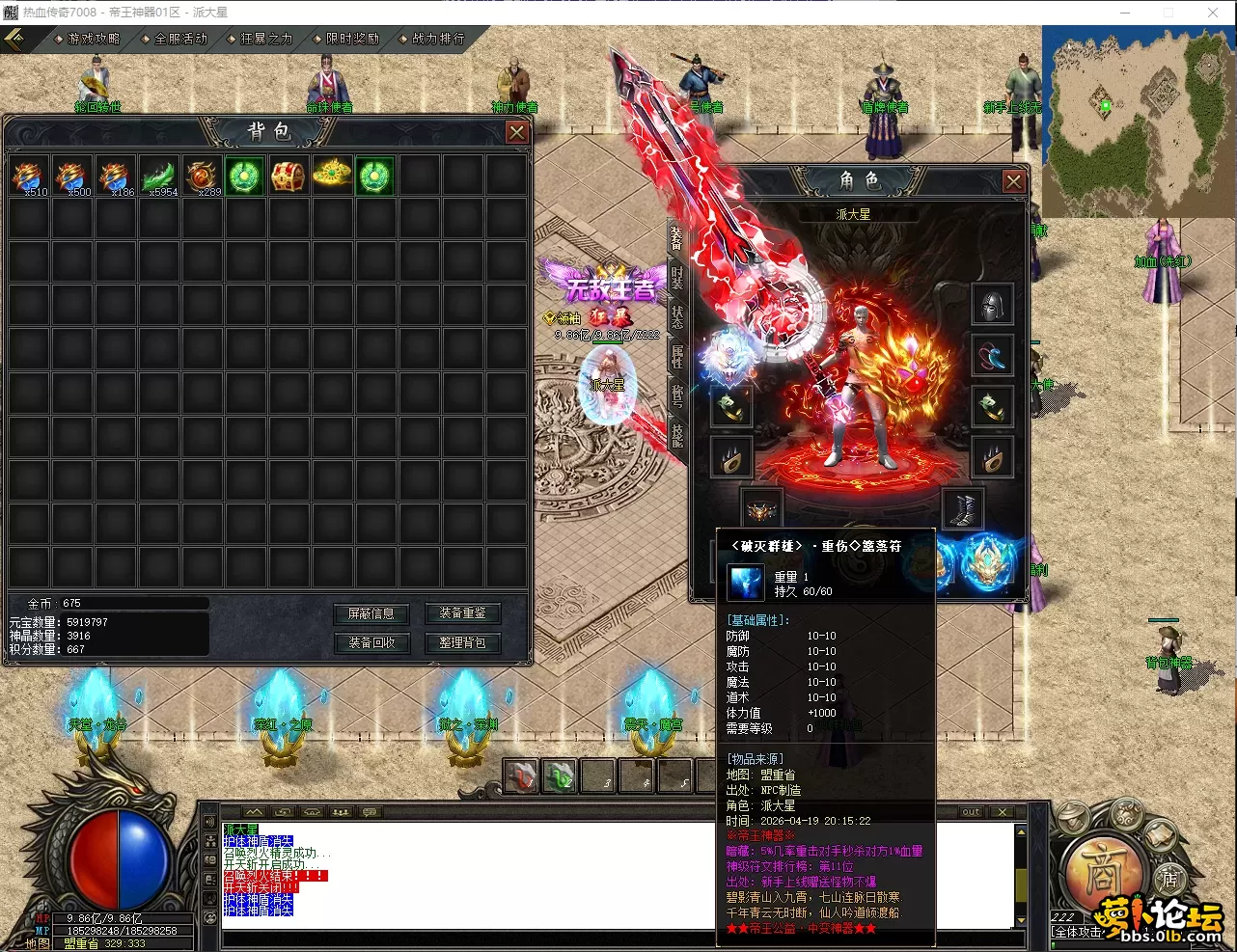Screen dimensions: 1237x952
Task: Select the golden crown item in the bag
Action: 332,175
